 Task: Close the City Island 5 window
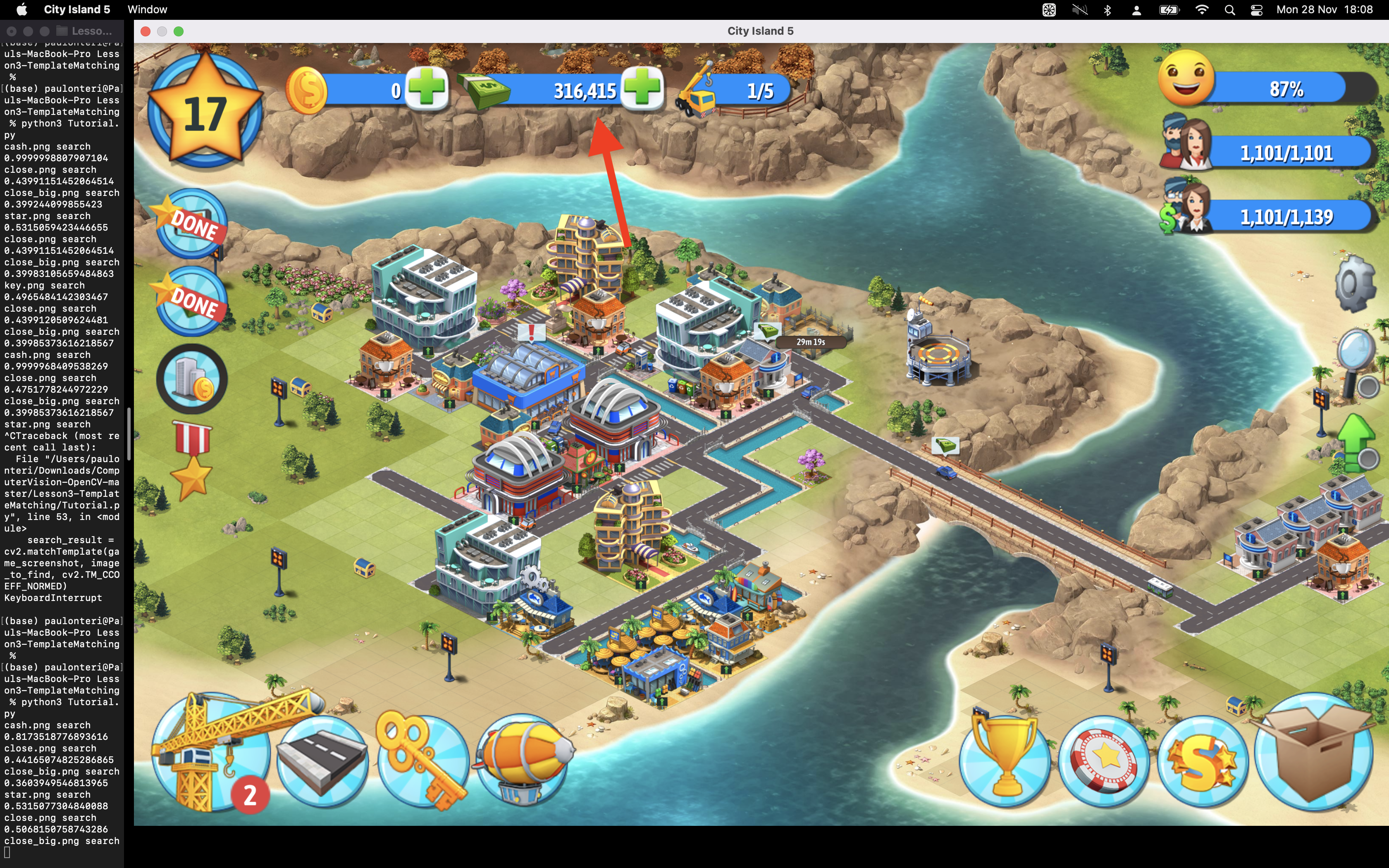point(146,31)
